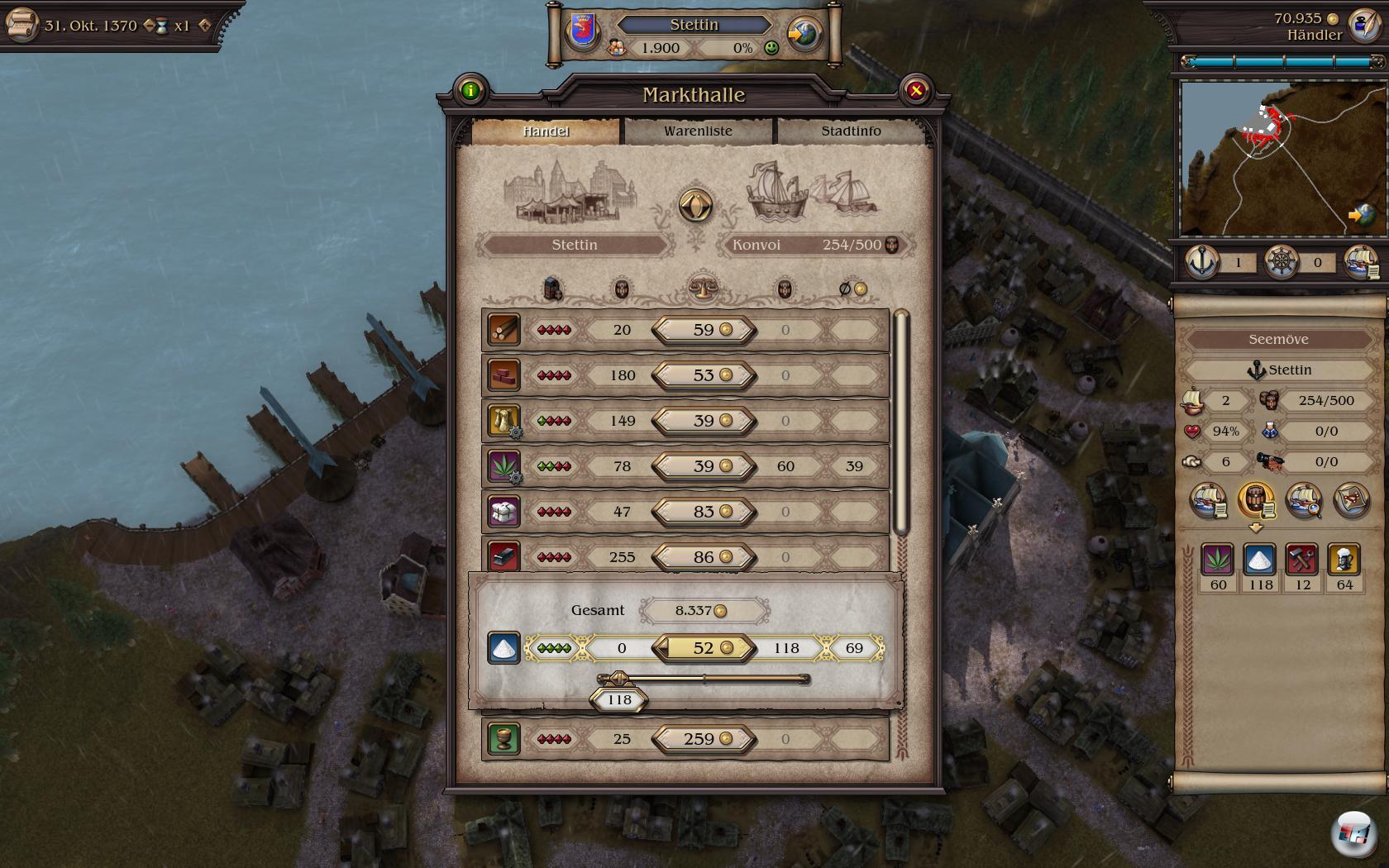Switch to the Warenliste tab
Screen dimensions: 1389x868
point(698,131)
